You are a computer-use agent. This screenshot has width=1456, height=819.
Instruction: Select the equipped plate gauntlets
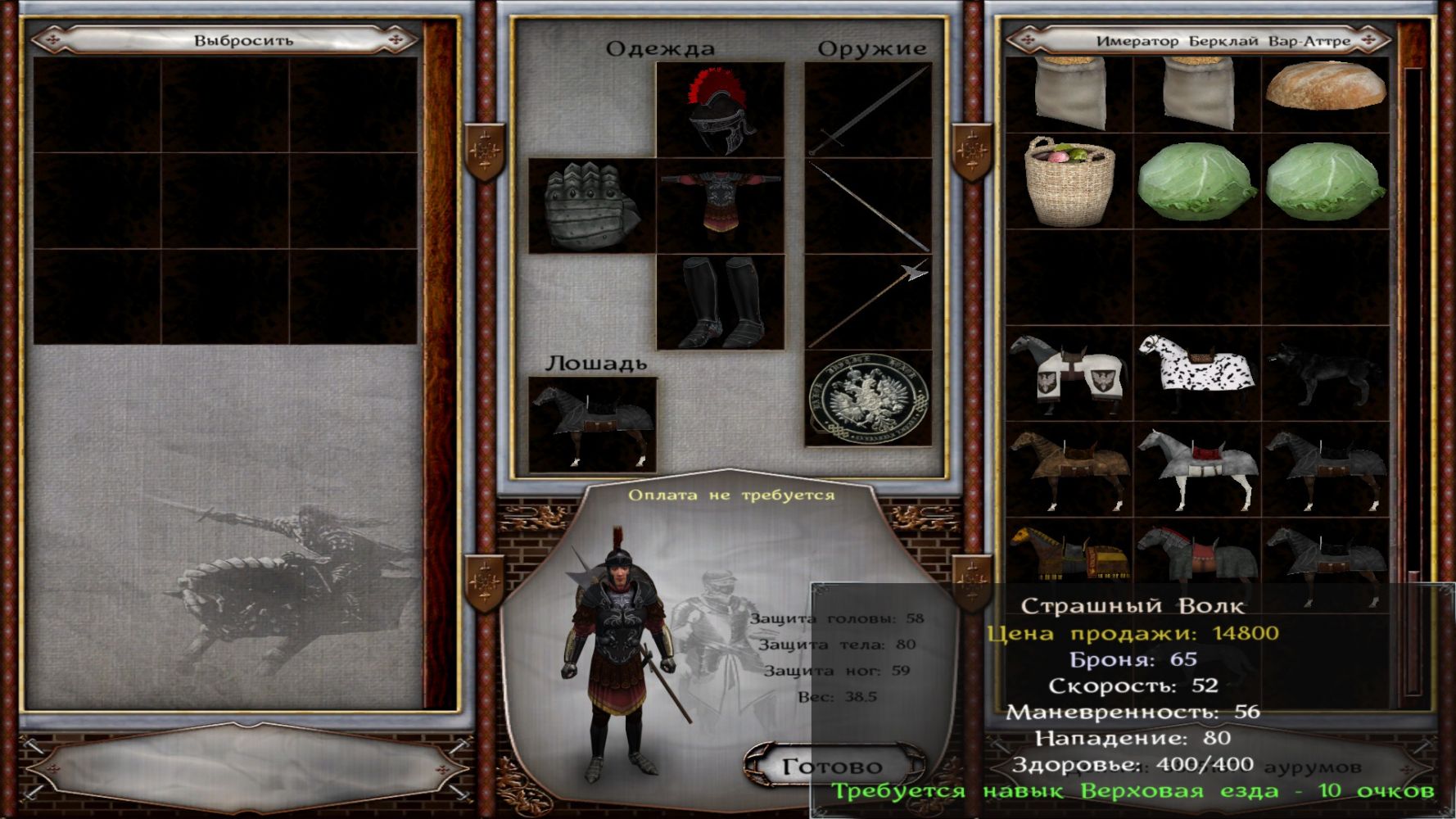(591, 206)
